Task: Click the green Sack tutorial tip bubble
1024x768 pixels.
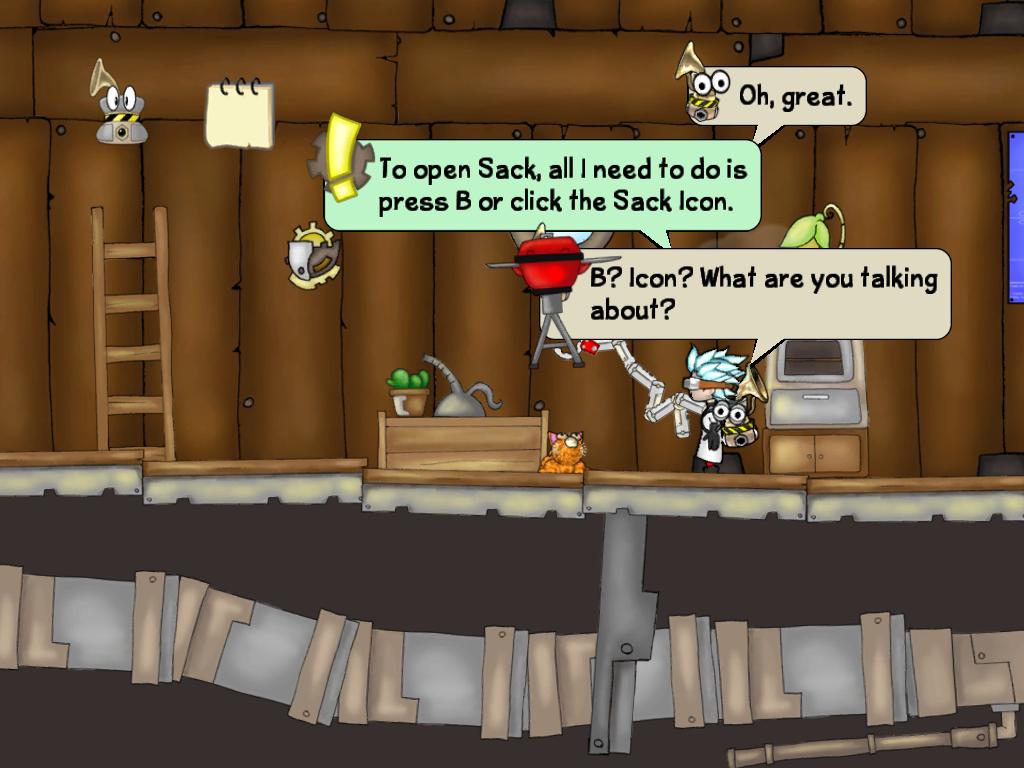Action: point(560,187)
